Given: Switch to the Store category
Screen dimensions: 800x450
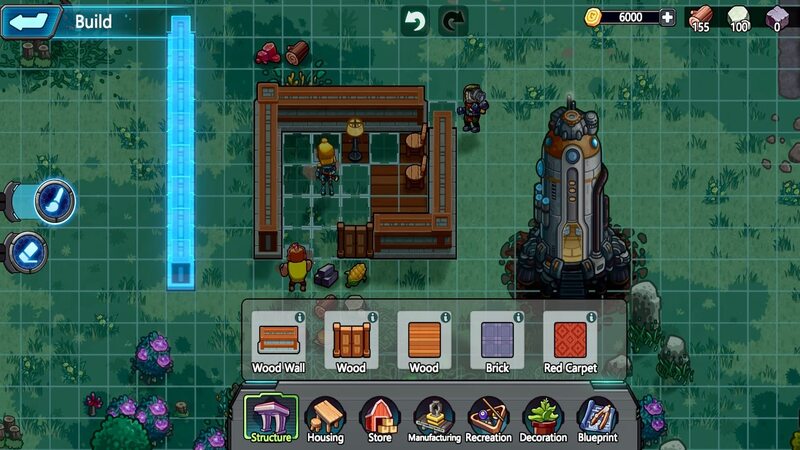Looking at the screenshot, I should 379,419.
